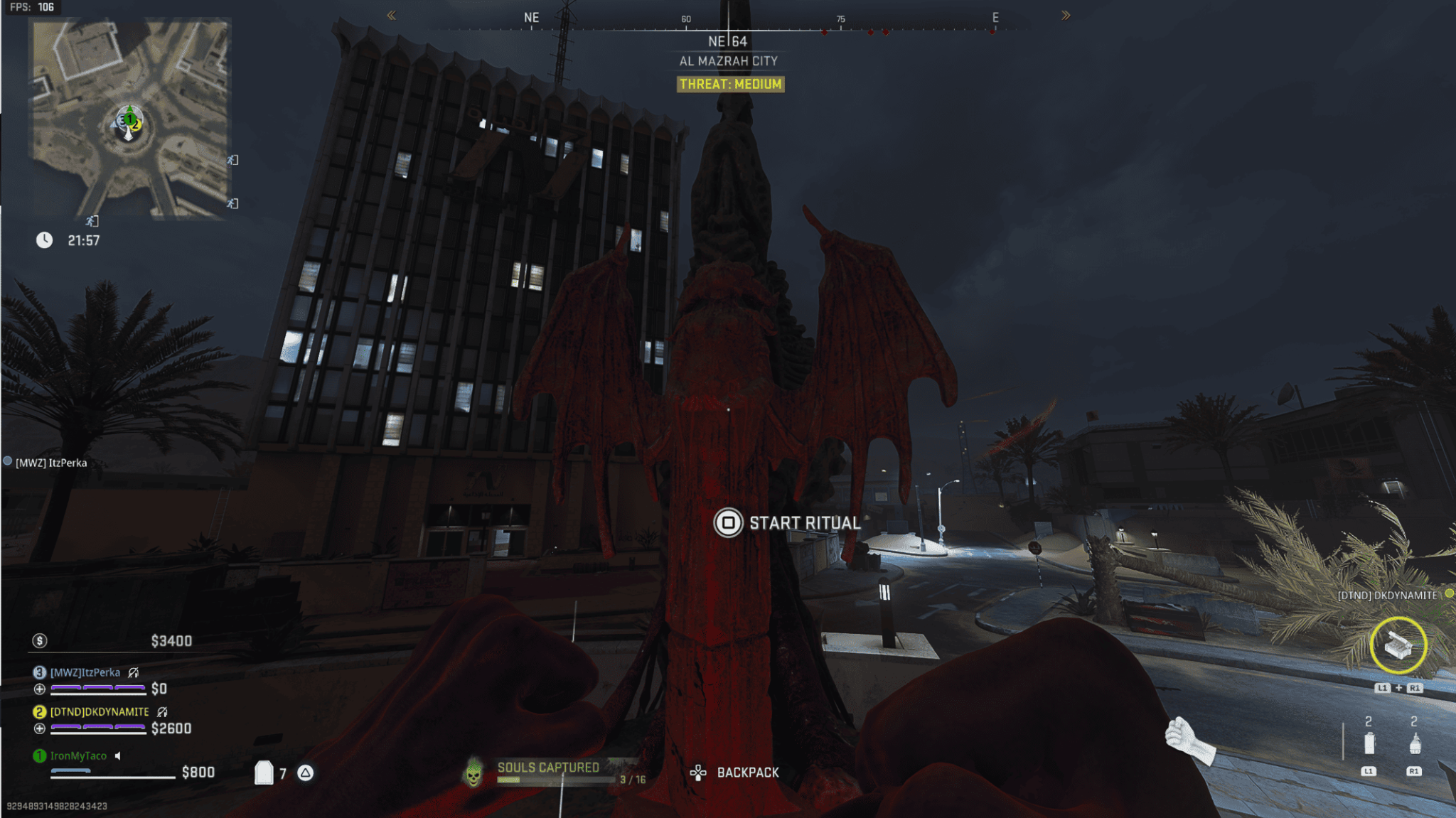The image size is (1456, 818).
Task: Click the clock icon beside 21:57
Action: click(x=44, y=240)
